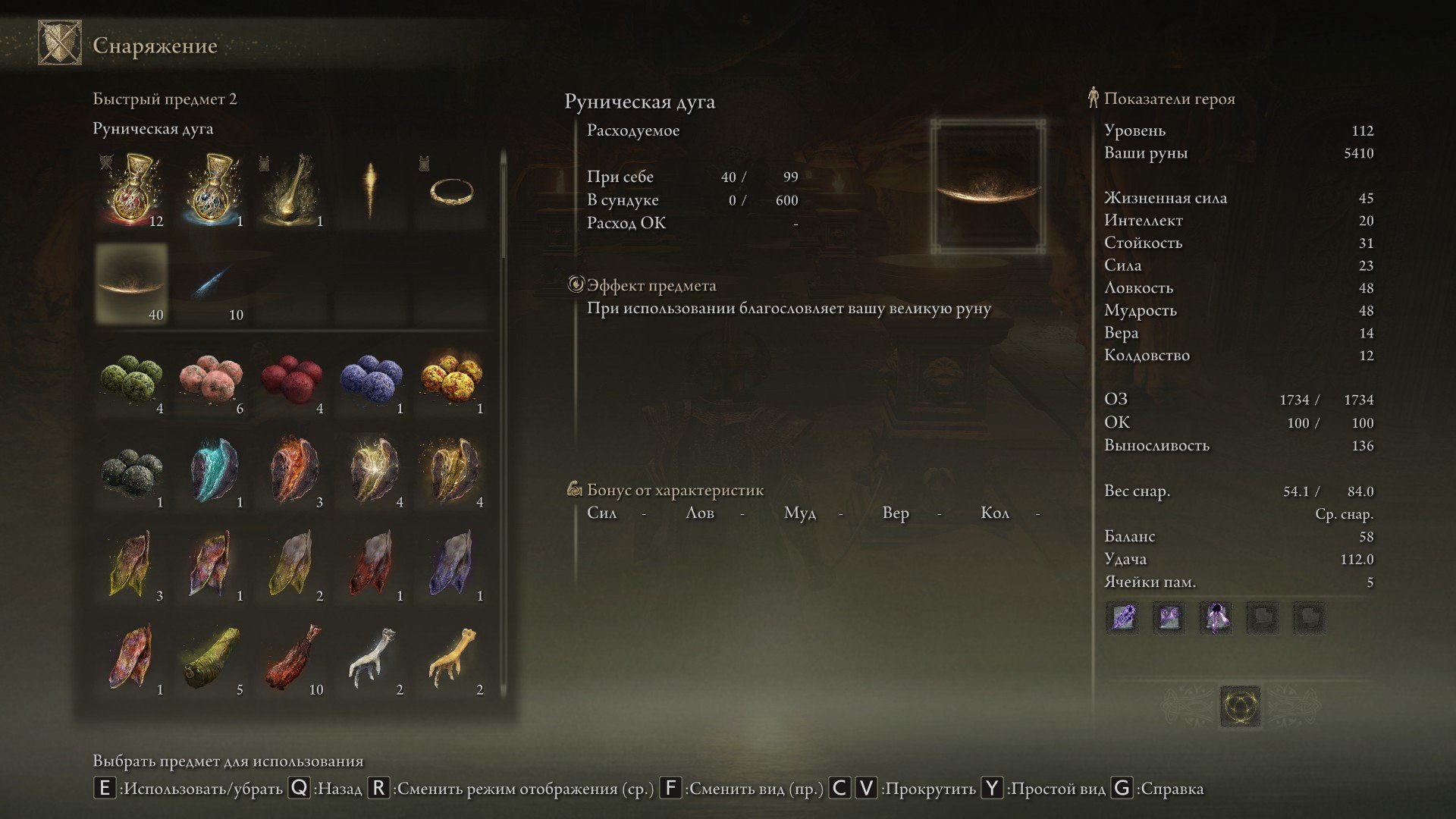The image size is (1456, 819).
Task: Choose the dark red boluses stack
Action: tap(292, 378)
